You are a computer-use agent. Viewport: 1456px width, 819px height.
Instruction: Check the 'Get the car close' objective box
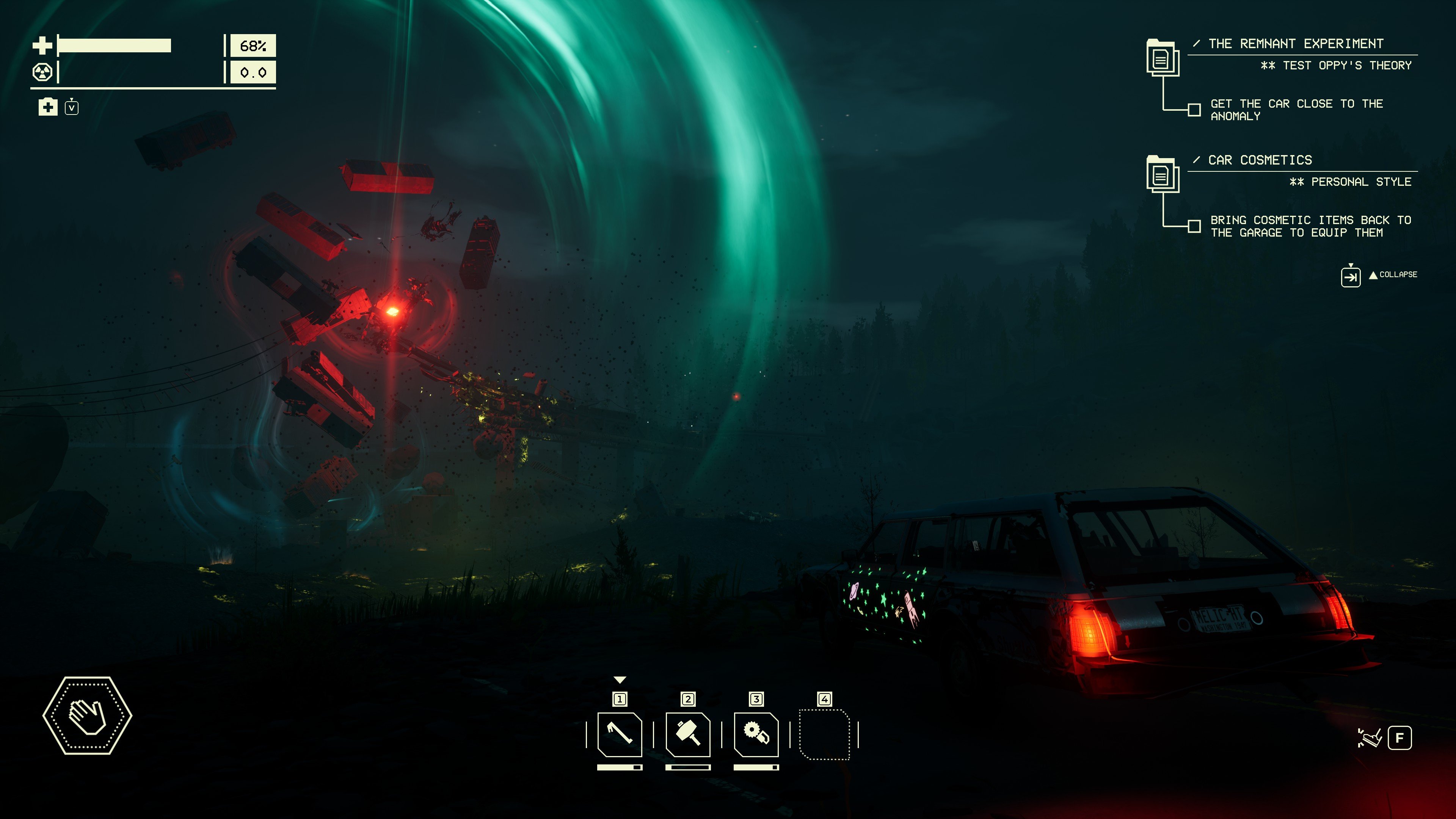[x=1194, y=110]
